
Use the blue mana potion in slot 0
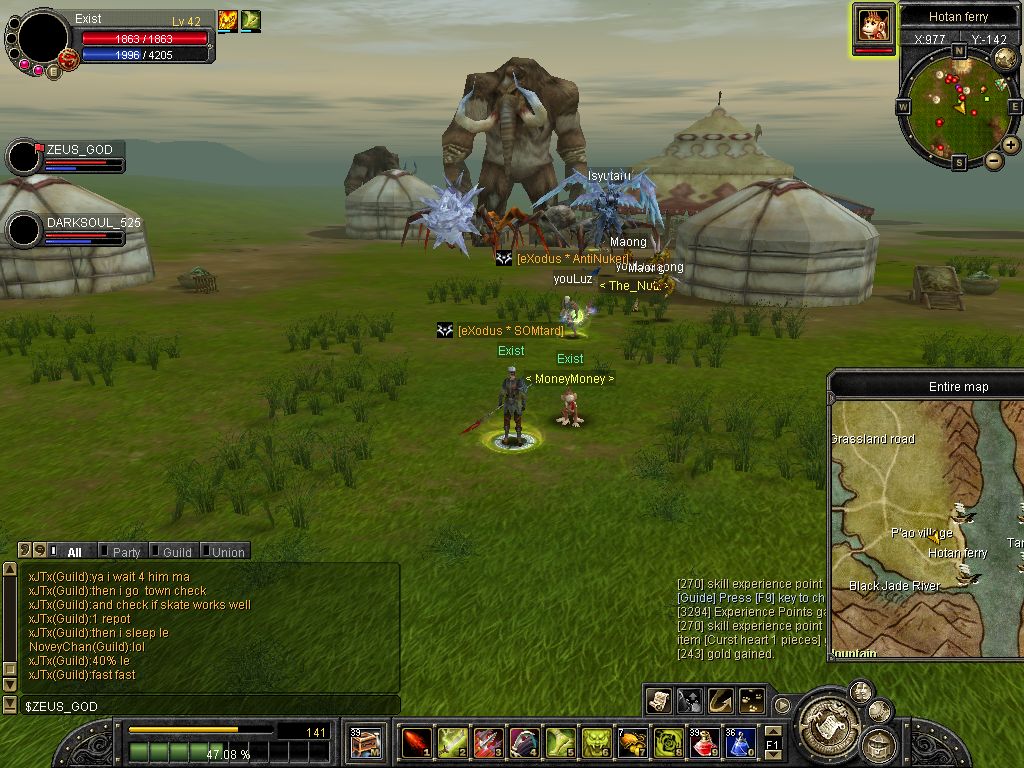pyautogui.click(x=740, y=743)
